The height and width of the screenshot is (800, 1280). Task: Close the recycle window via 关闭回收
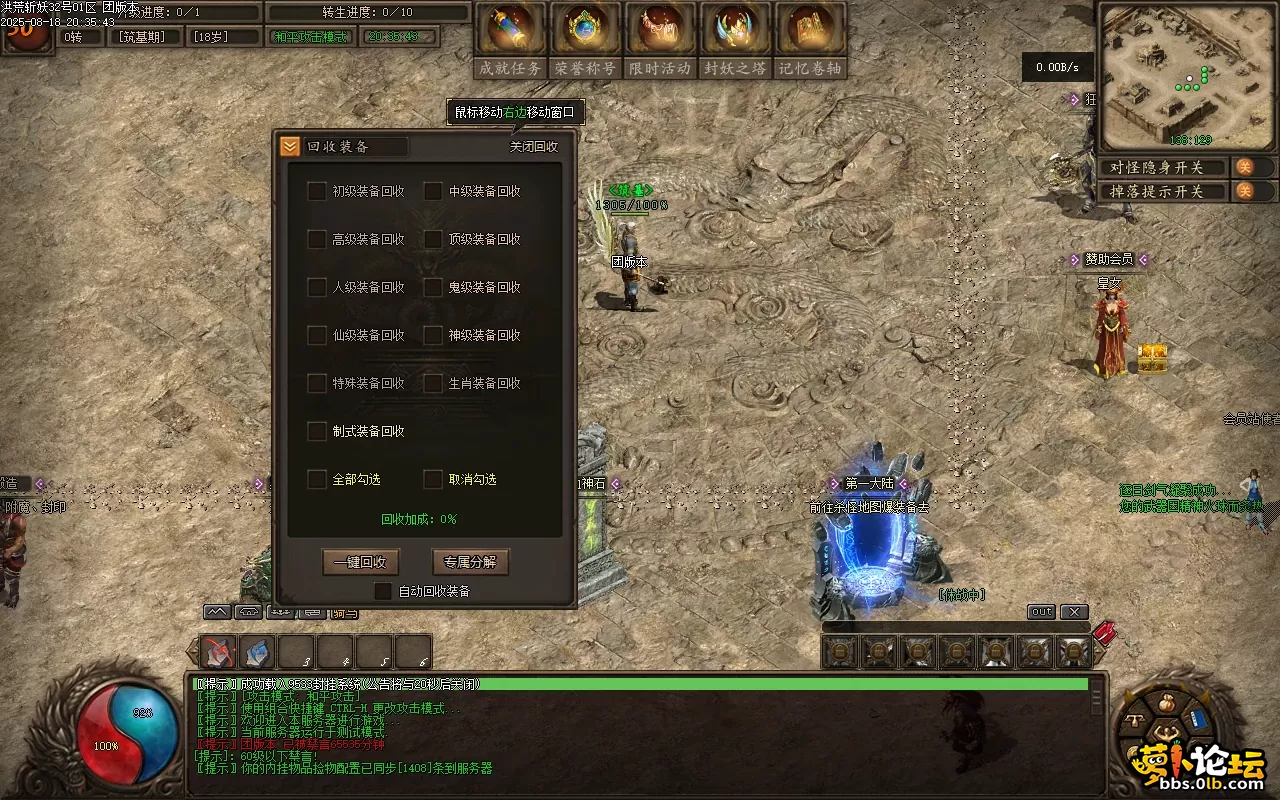coord(534,146)
